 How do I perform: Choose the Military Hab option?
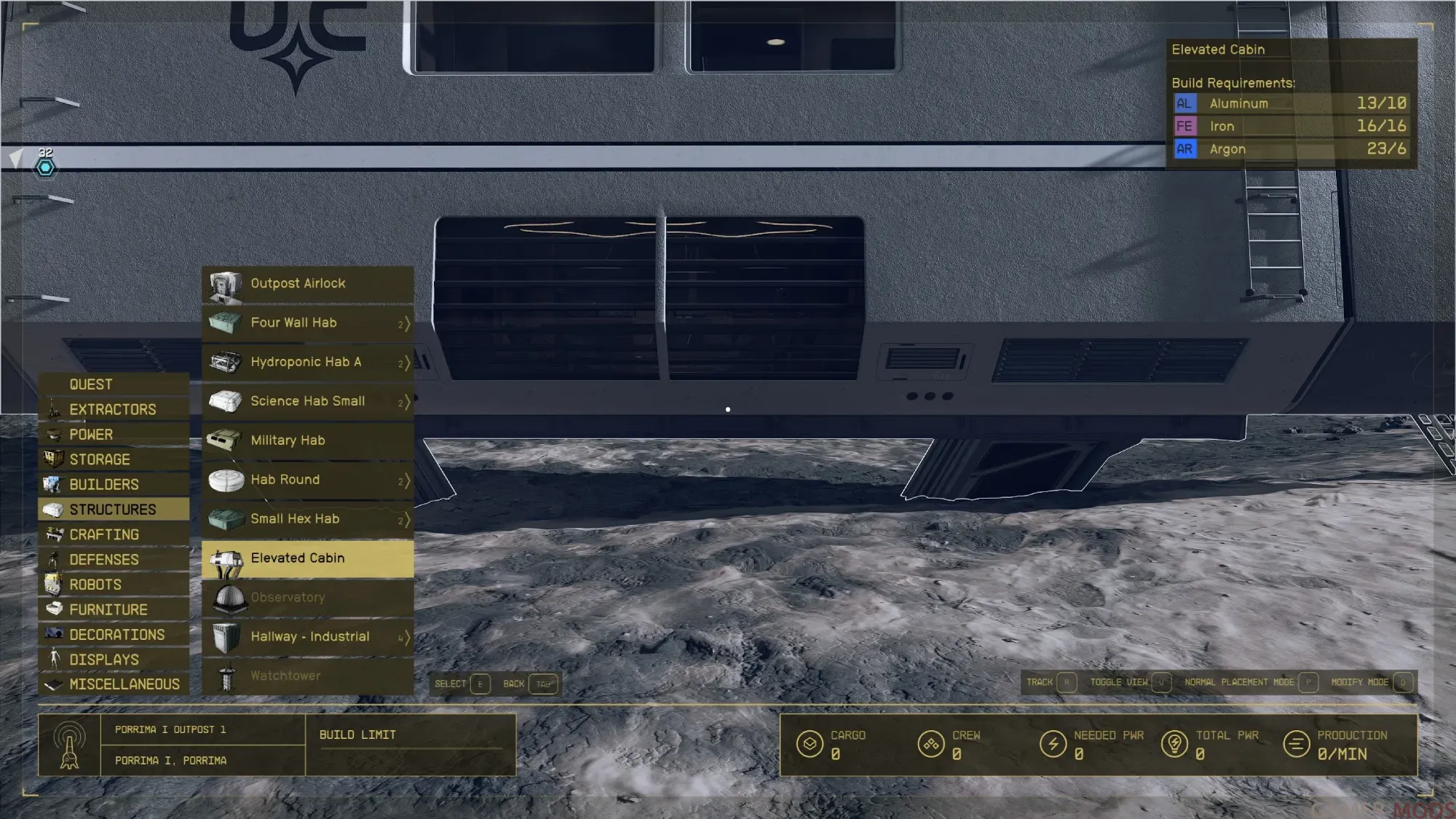307,441
